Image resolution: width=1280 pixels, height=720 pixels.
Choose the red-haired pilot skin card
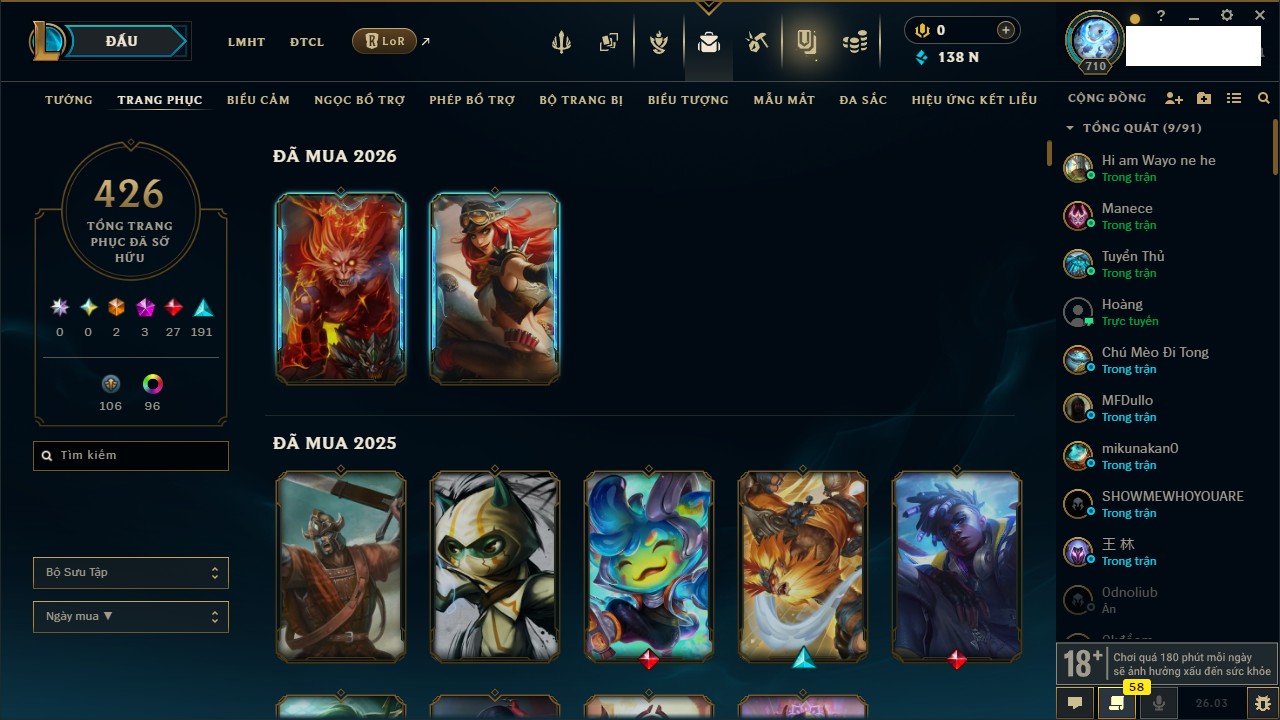[x=495, y=288]
